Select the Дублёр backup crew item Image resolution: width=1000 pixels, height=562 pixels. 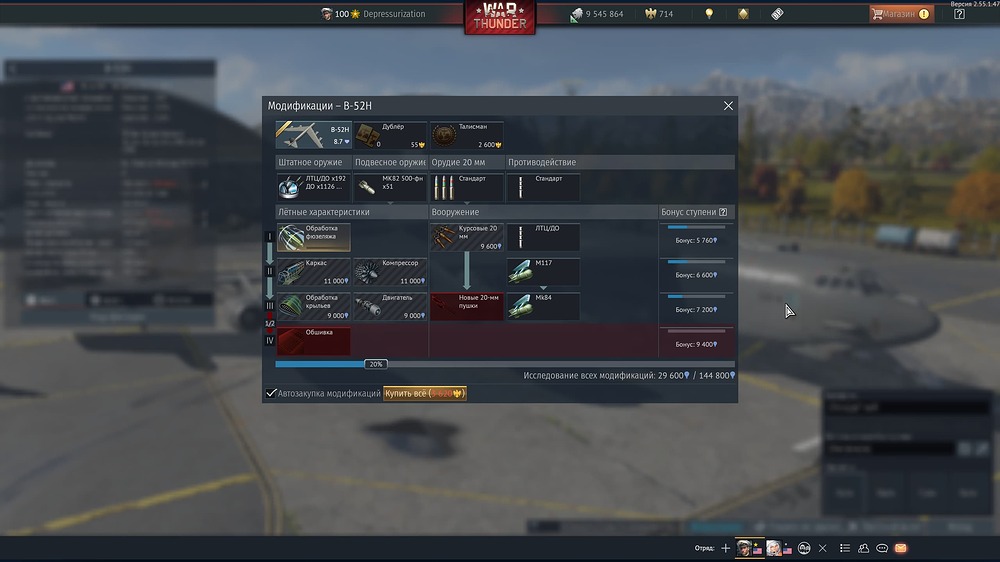coord(391,136)
